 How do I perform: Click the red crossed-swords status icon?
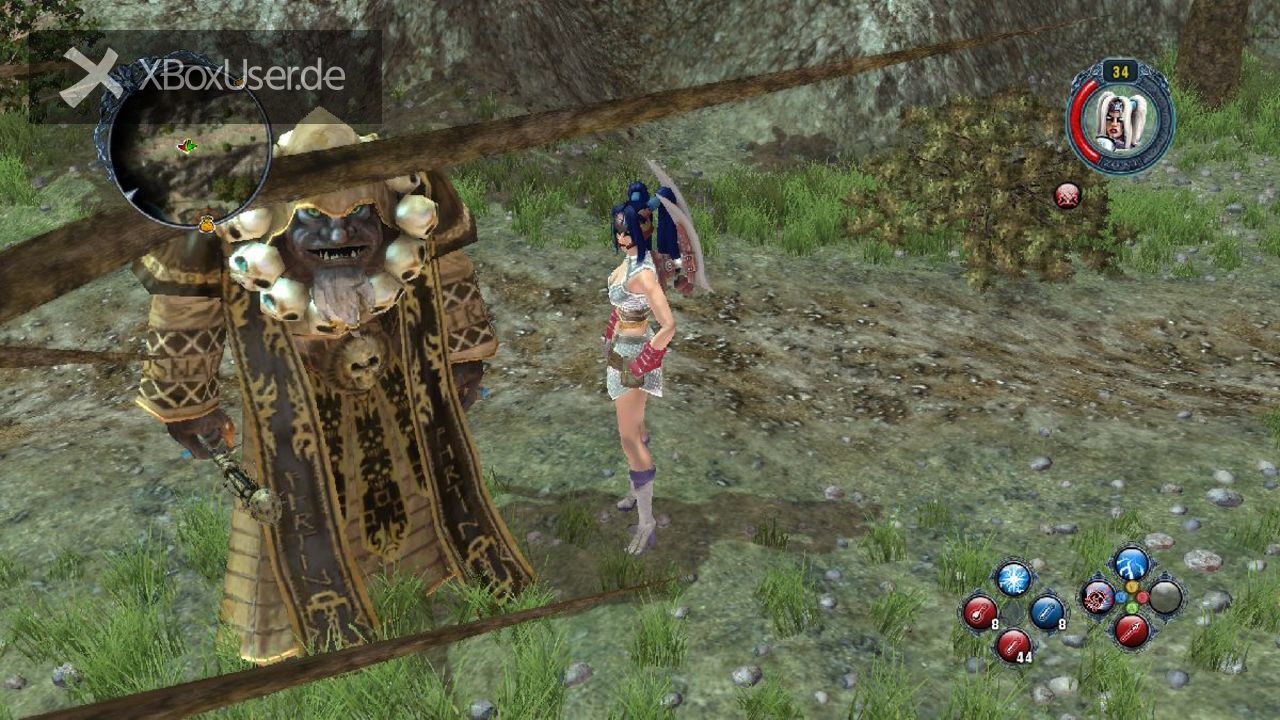point(1067,196)
